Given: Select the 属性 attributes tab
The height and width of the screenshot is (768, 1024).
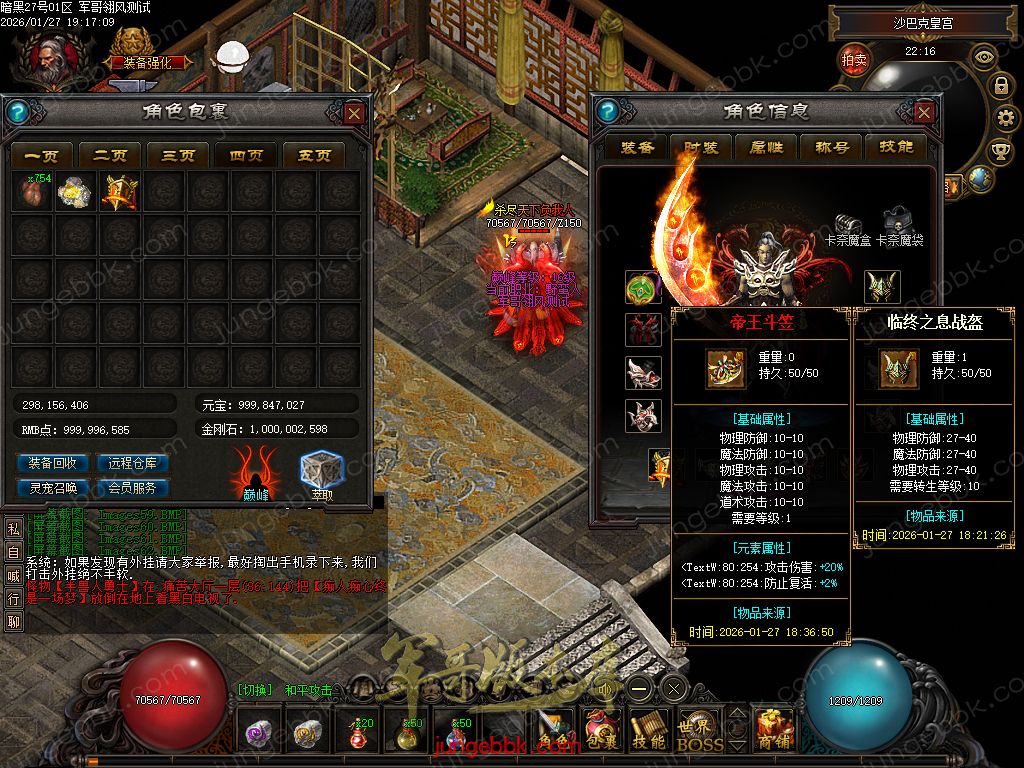Looking at the screenshot, I should click(766, 147).
